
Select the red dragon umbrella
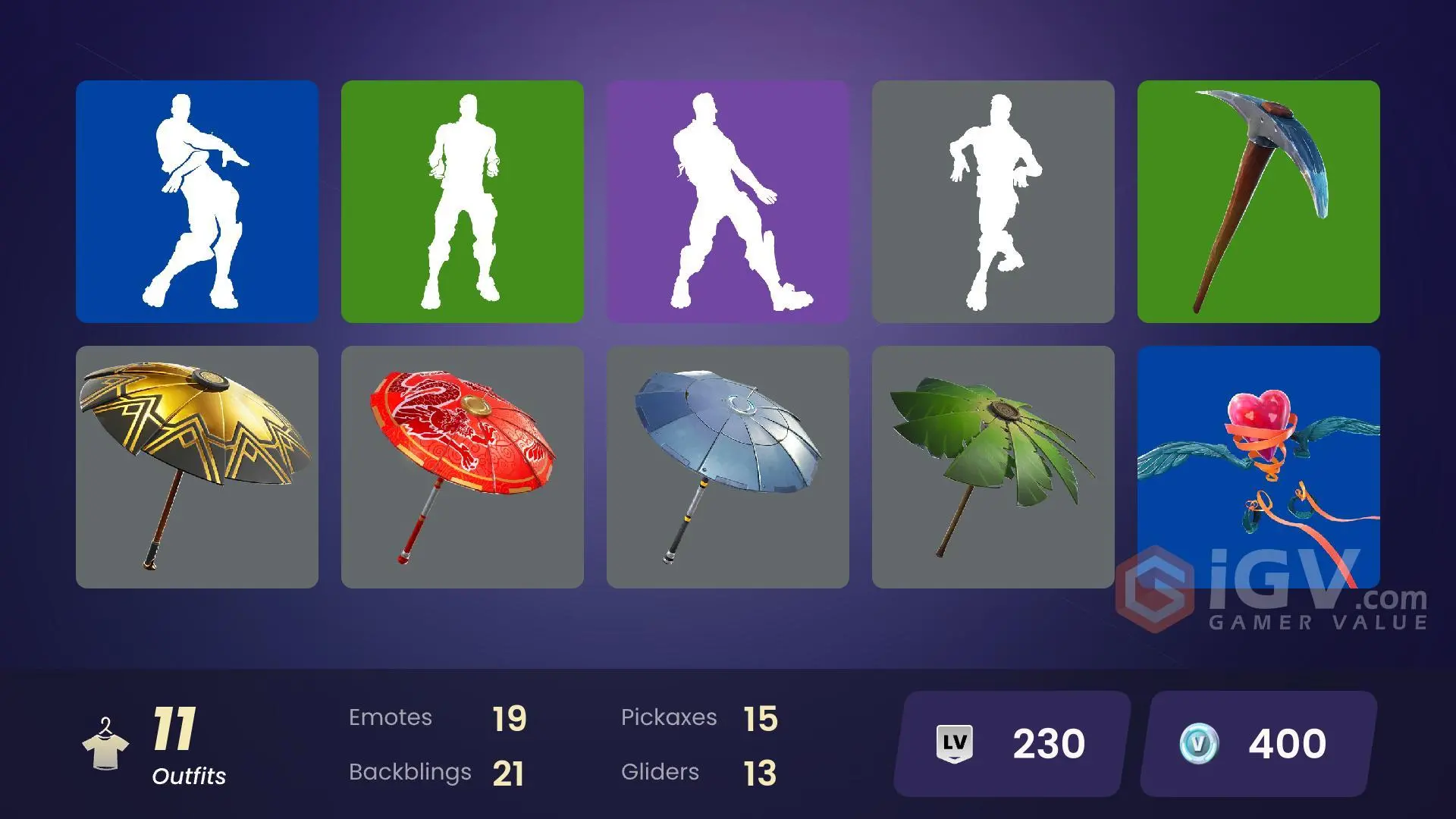click(463, 470)
